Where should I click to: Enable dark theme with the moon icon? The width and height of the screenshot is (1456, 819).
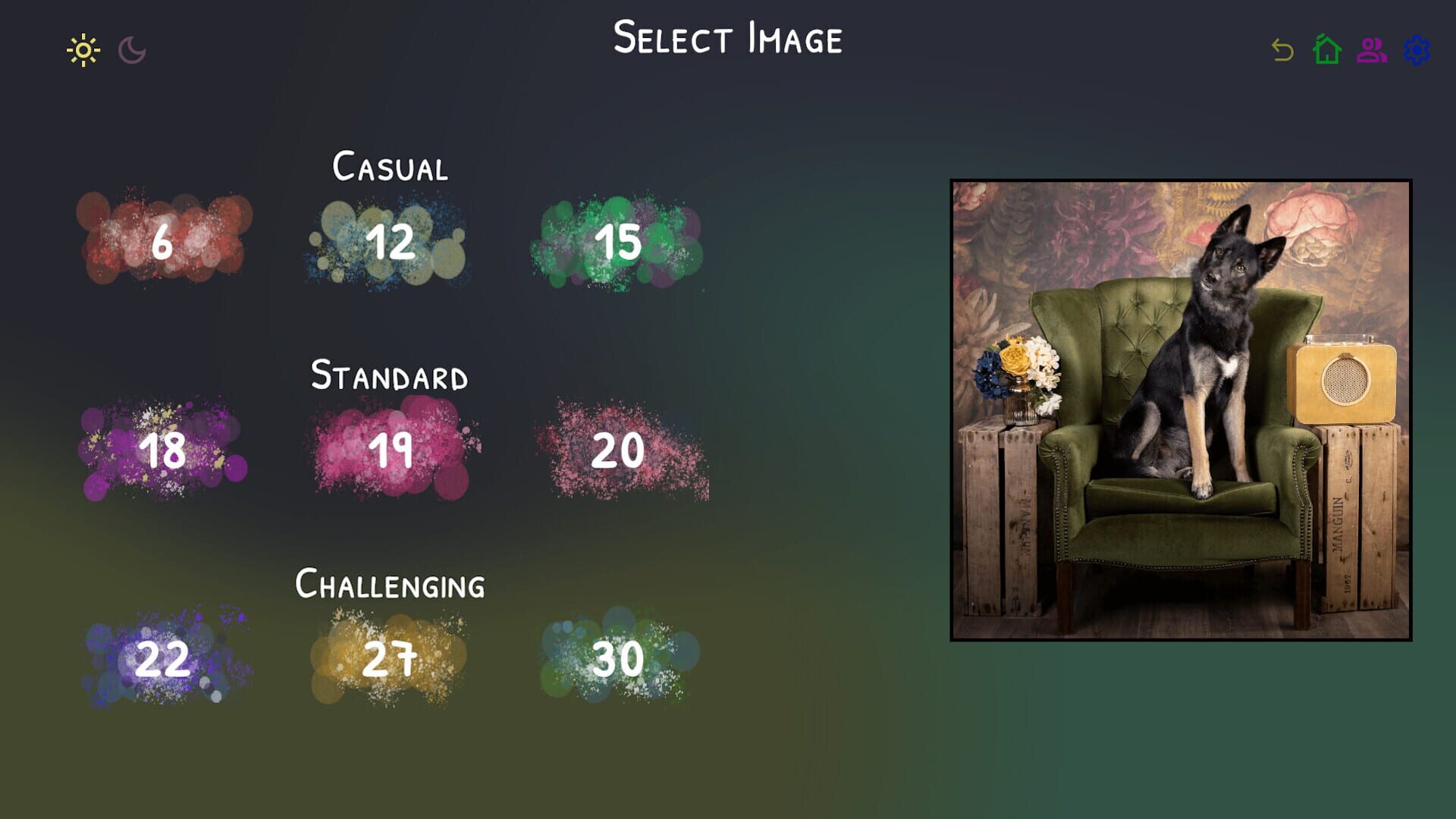click(130, 50)
